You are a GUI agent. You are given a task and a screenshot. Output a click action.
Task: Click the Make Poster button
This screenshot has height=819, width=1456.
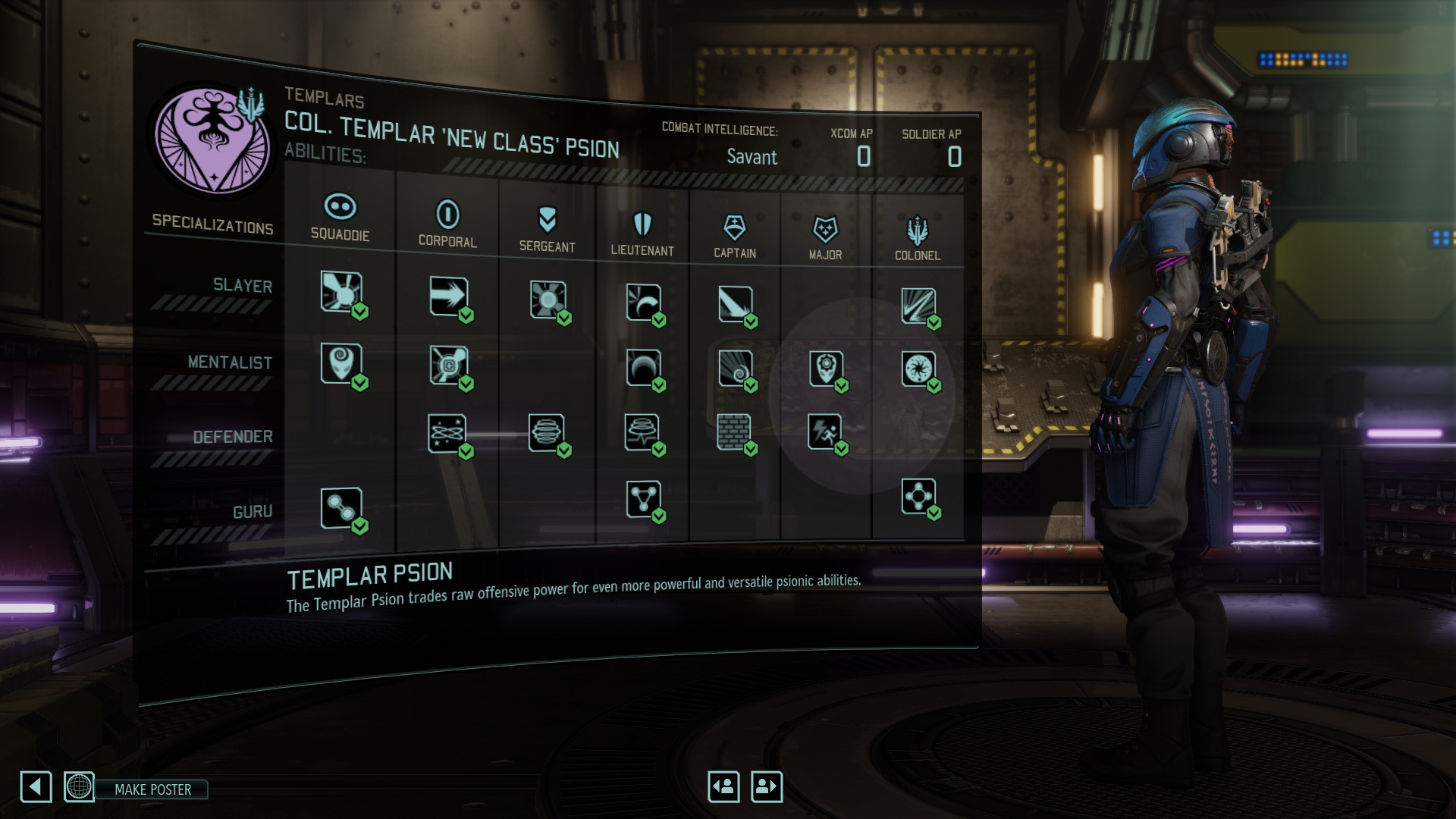[152, 789]
